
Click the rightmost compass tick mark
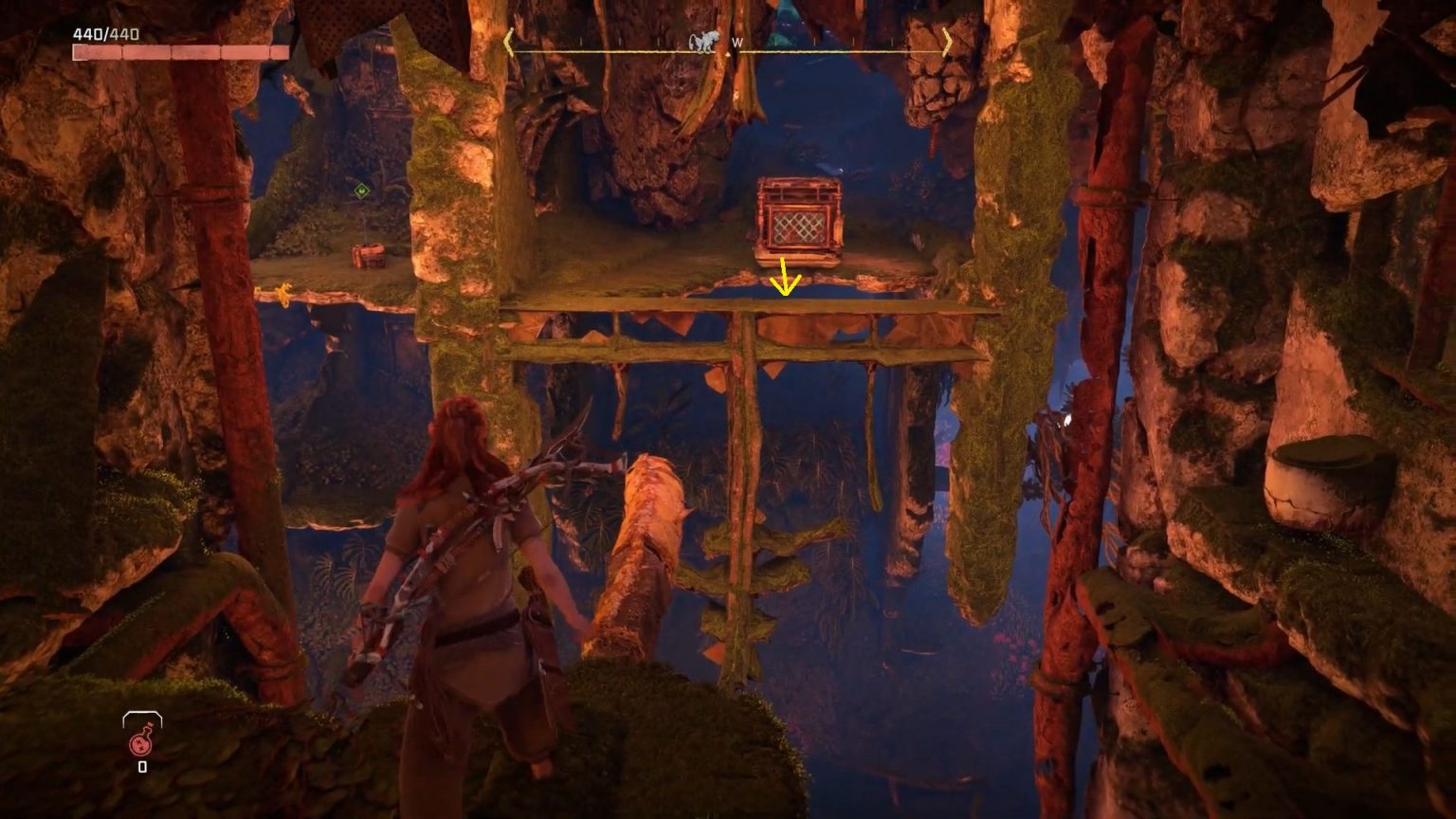pos(892,41)
